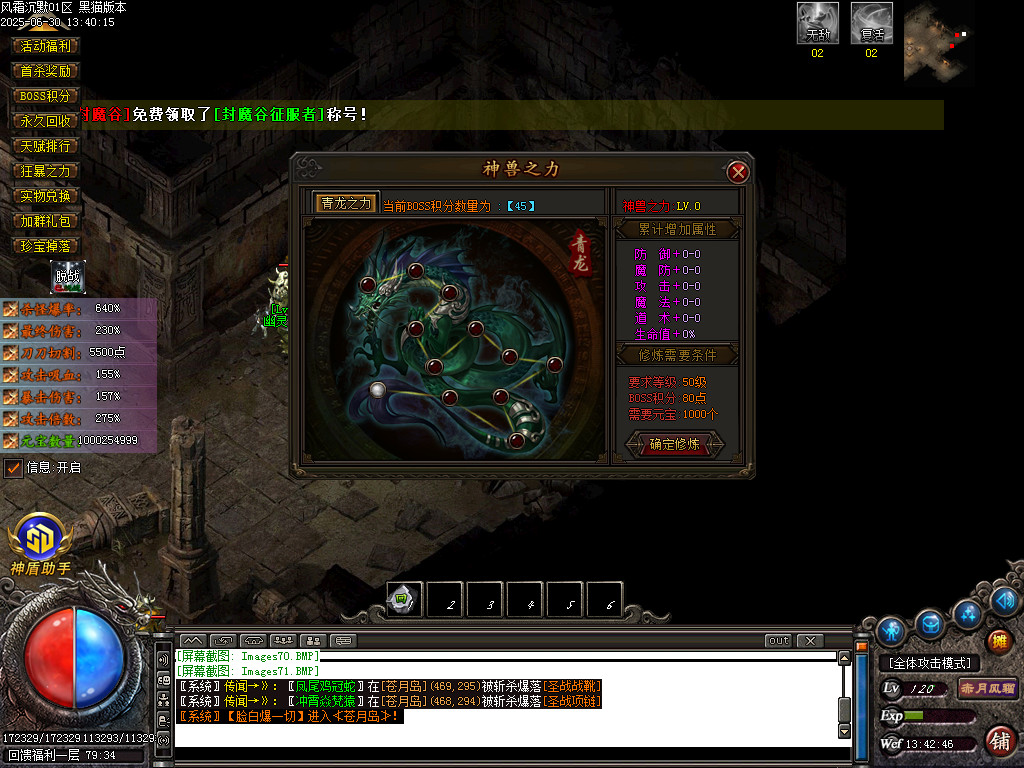Open the BOSS积分 menu
1024x768 pixels.
pyautogui.click(x=47, y=96)
